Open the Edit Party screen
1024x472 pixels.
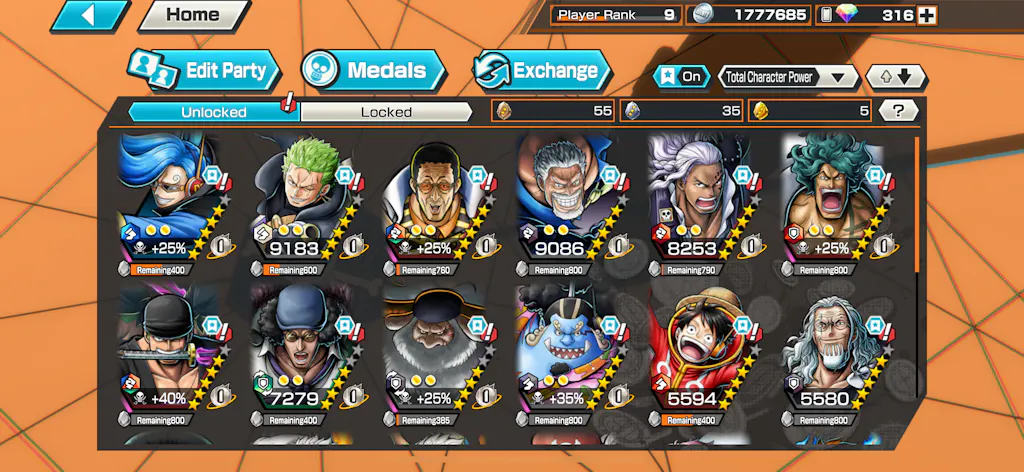point(204,71)
